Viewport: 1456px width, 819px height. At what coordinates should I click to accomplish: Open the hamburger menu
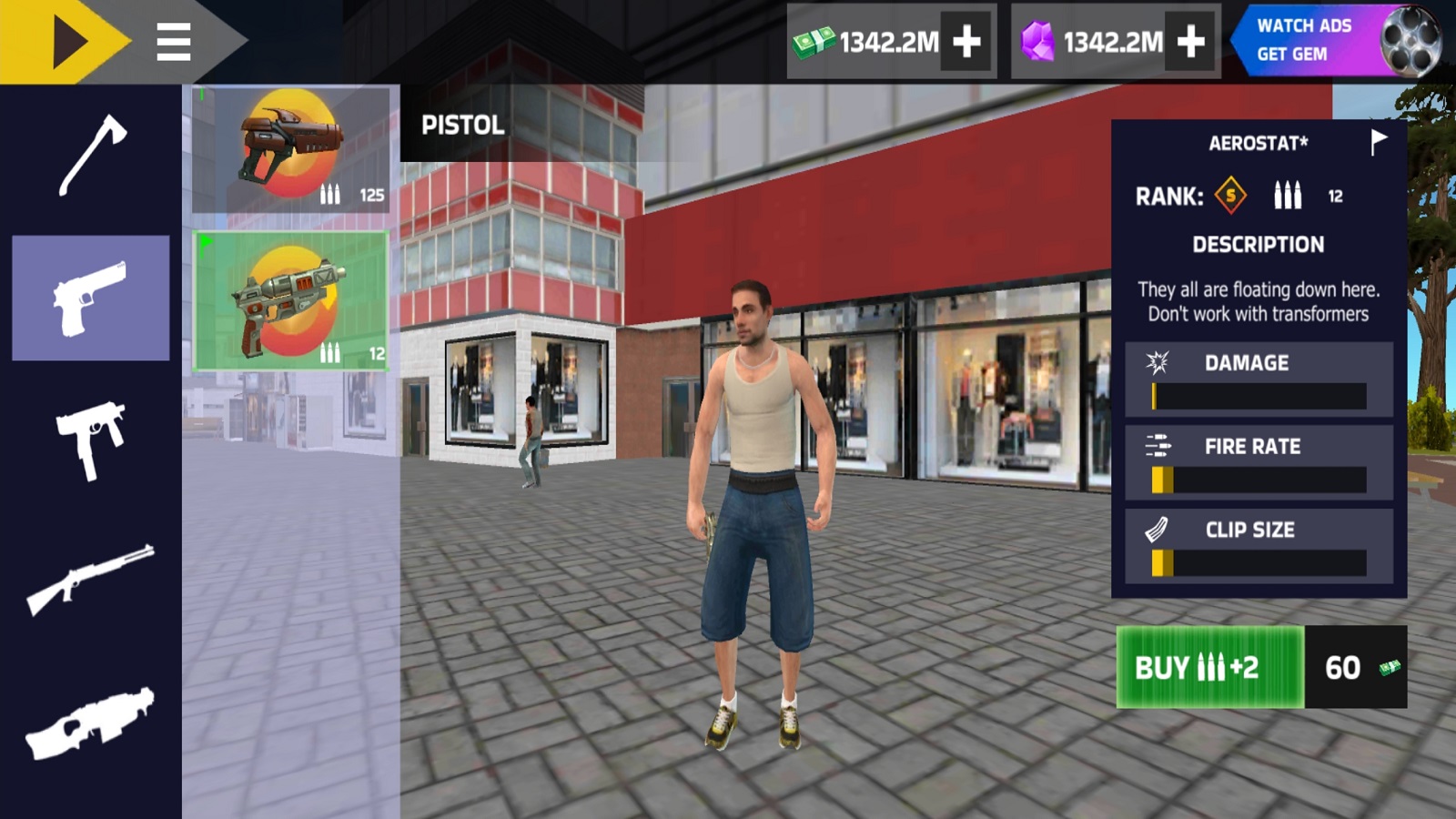173,42
